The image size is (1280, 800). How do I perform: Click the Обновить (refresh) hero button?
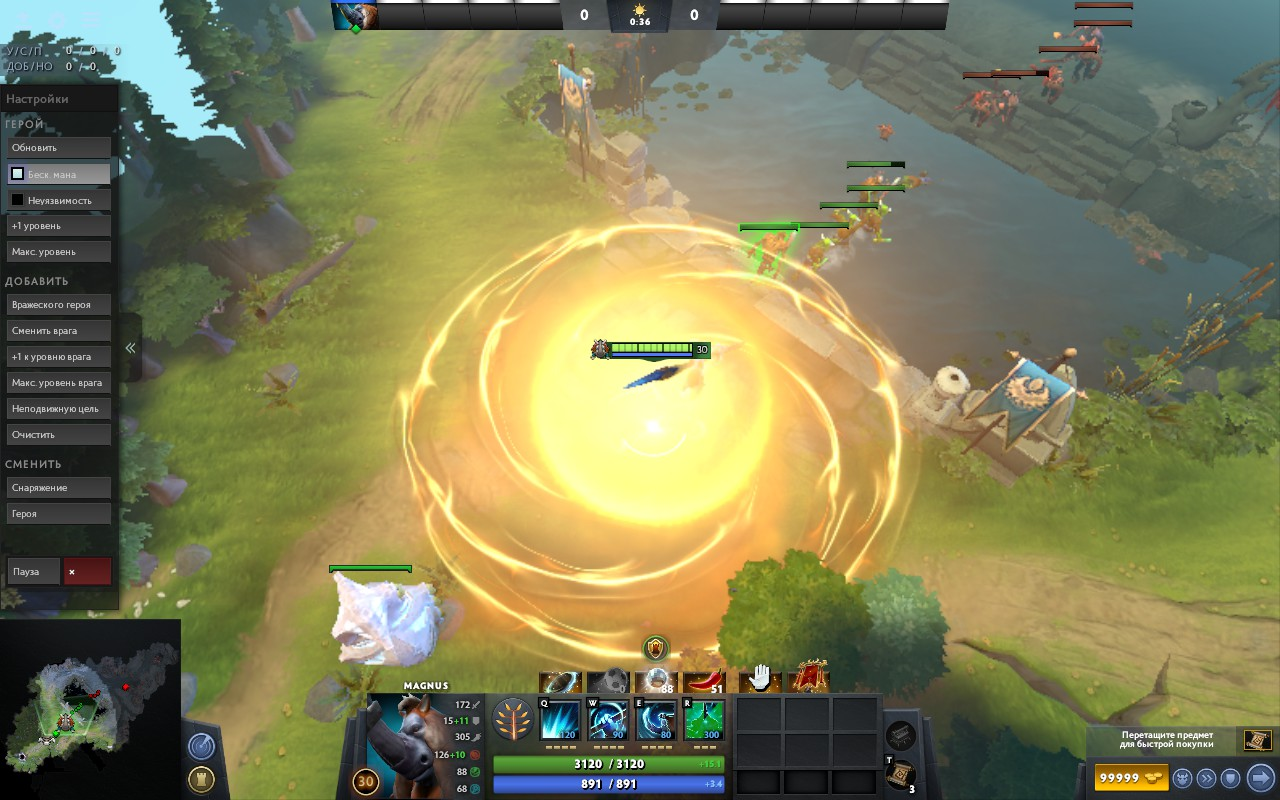59,148
